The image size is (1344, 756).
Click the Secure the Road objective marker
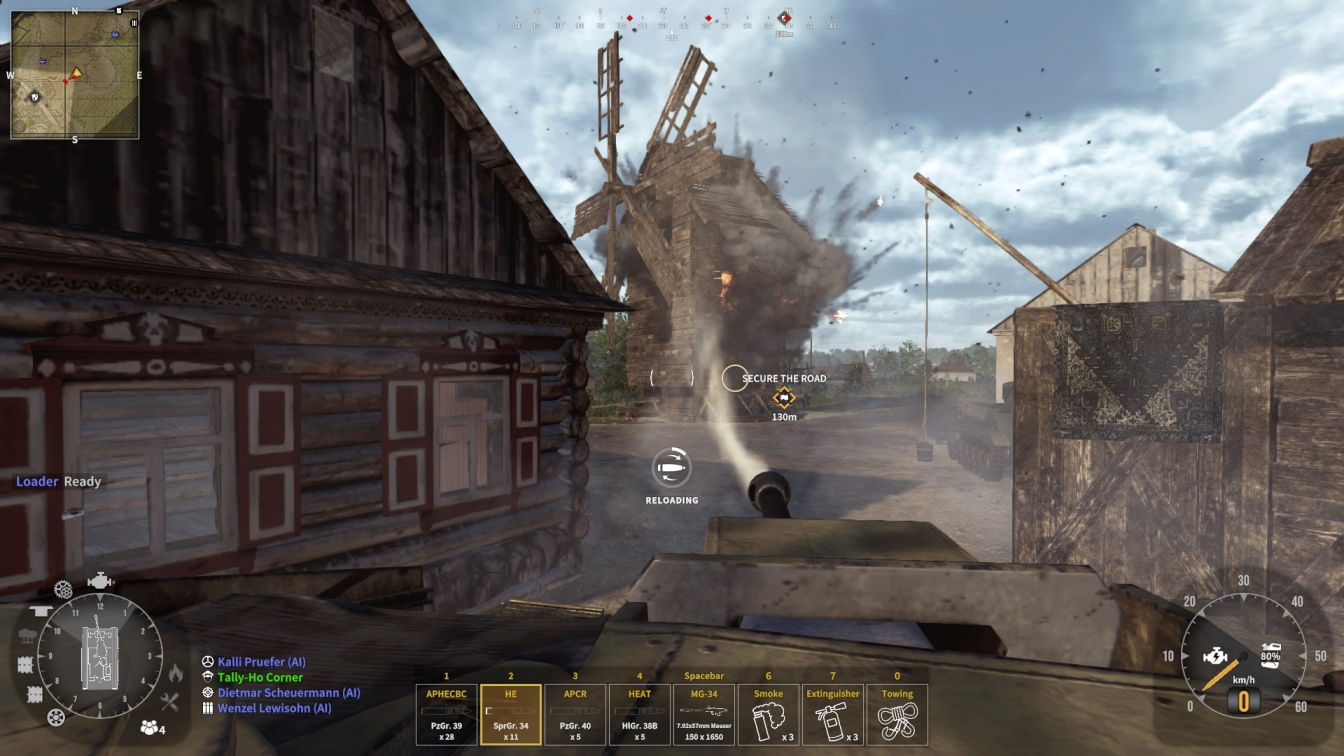(782, 397)
